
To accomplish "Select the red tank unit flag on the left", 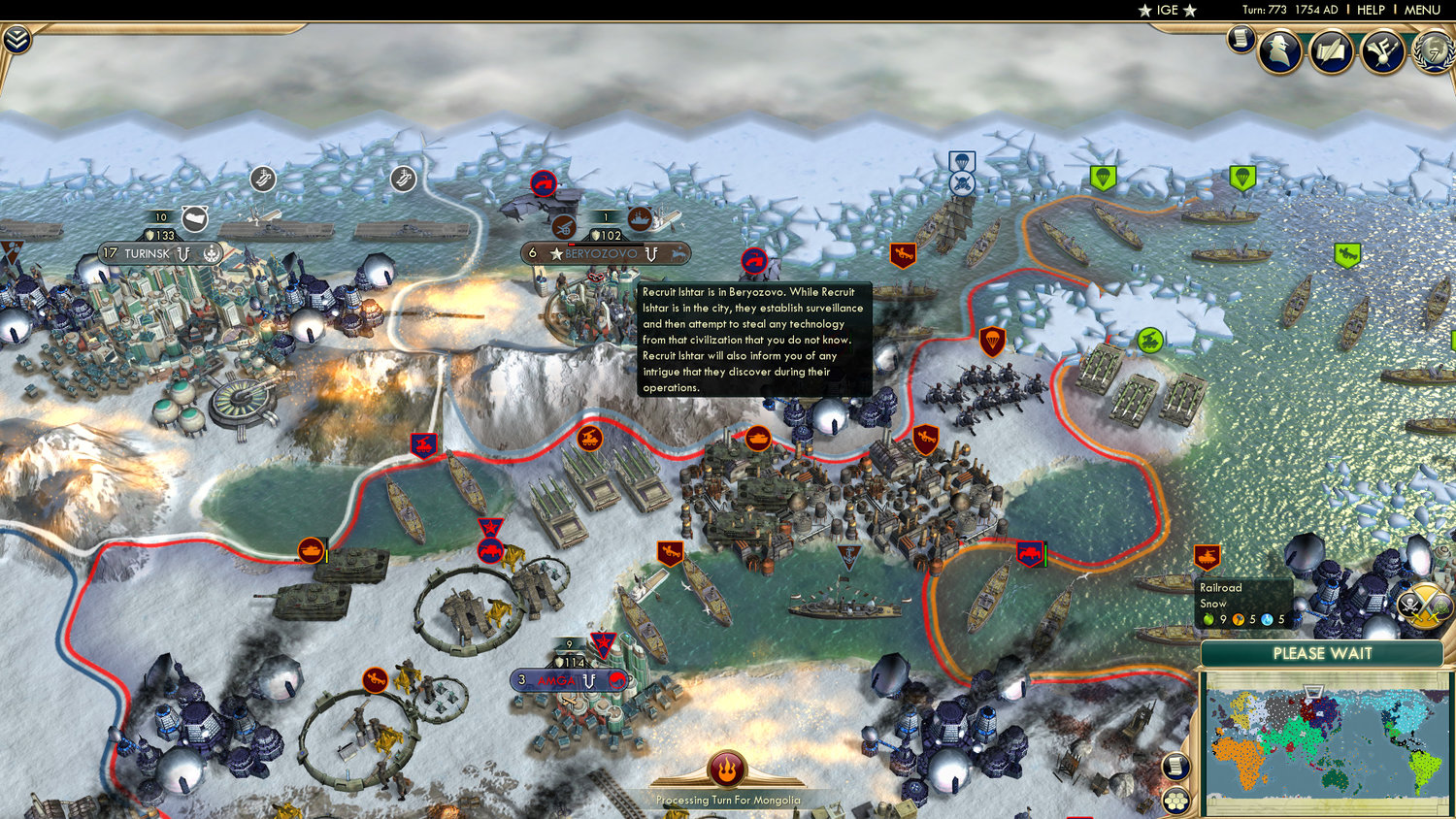I will pyautogui.click(x=313, y=548).
